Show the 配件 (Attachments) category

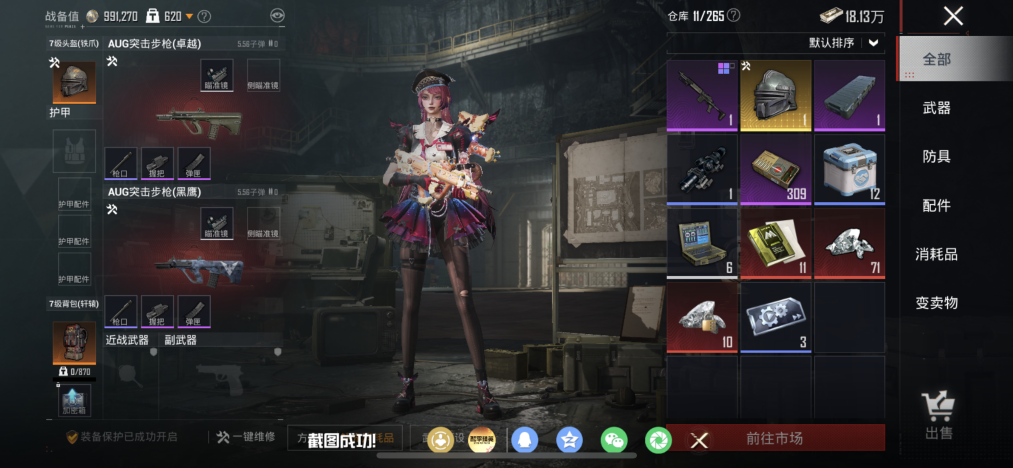[937, 205]
